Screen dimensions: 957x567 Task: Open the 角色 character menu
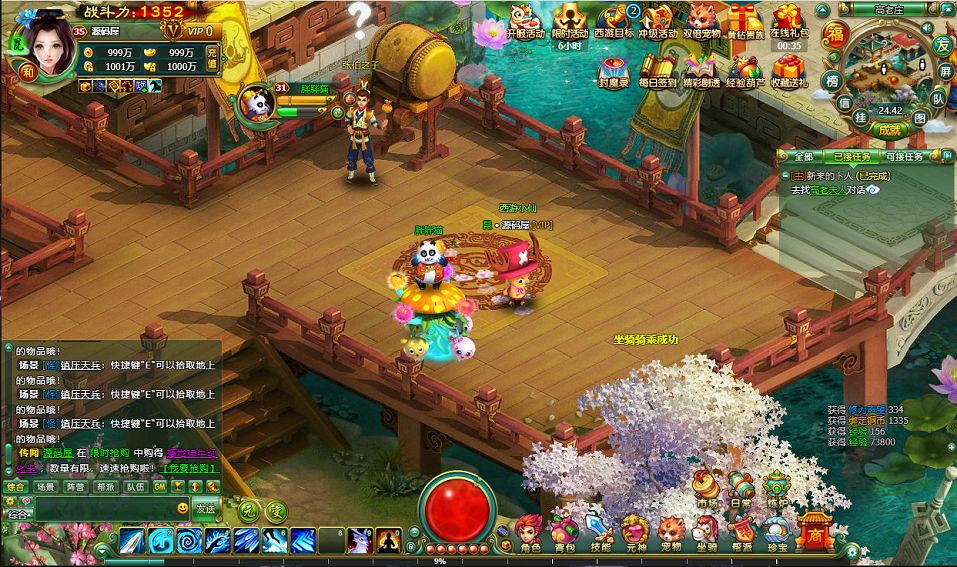coord(530,533)
